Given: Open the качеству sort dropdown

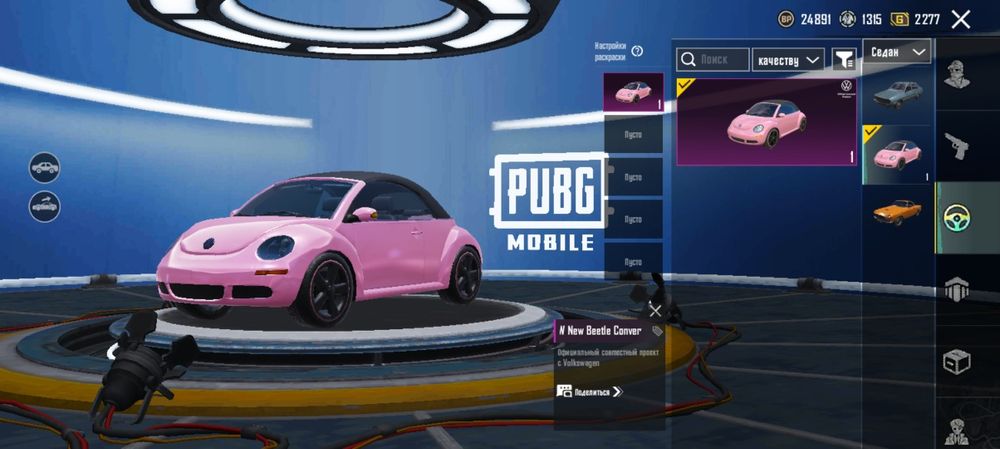Looking at the screenshot, I should point(788,60).
